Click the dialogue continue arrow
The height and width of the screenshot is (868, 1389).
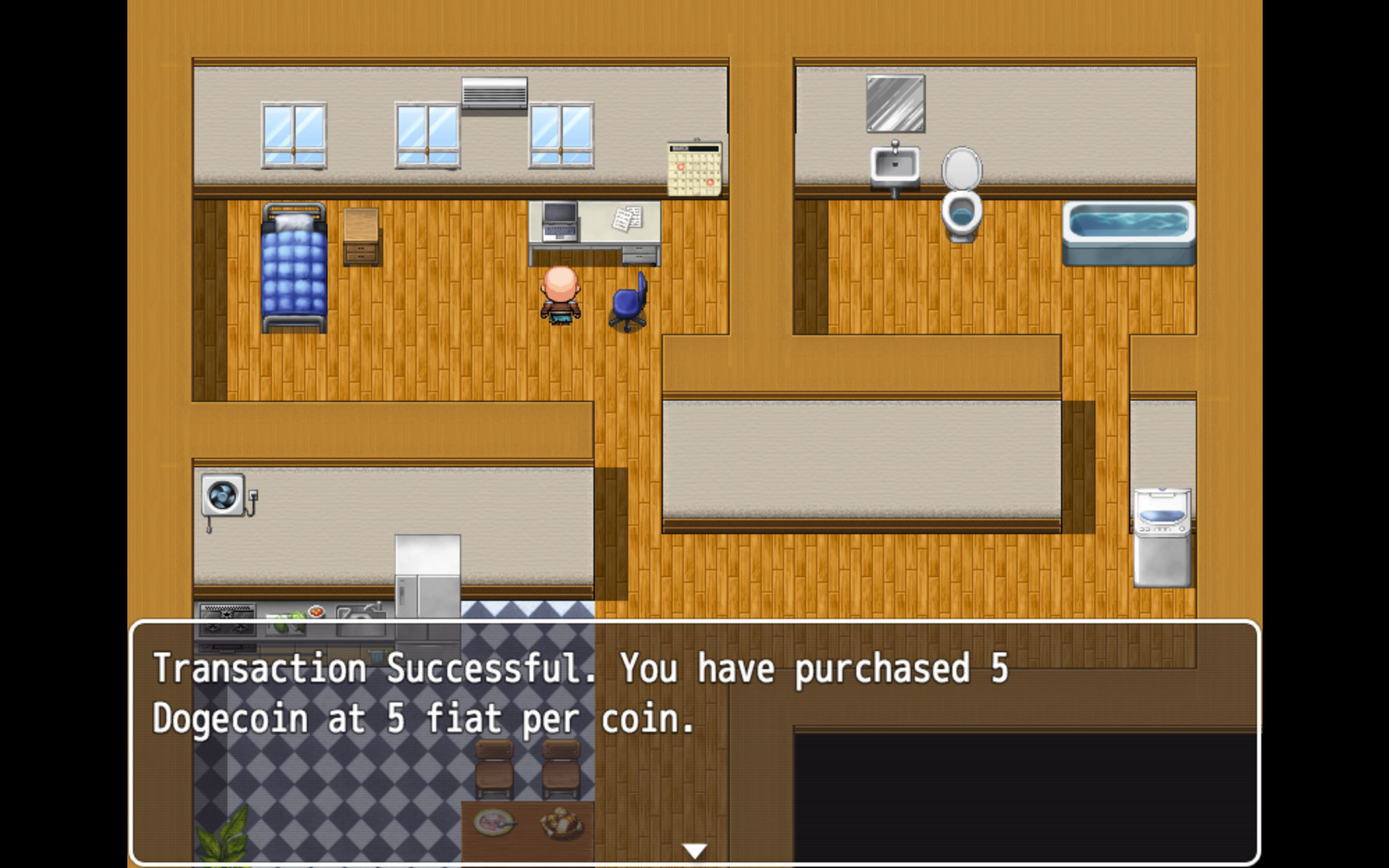[x=693, y=848]
